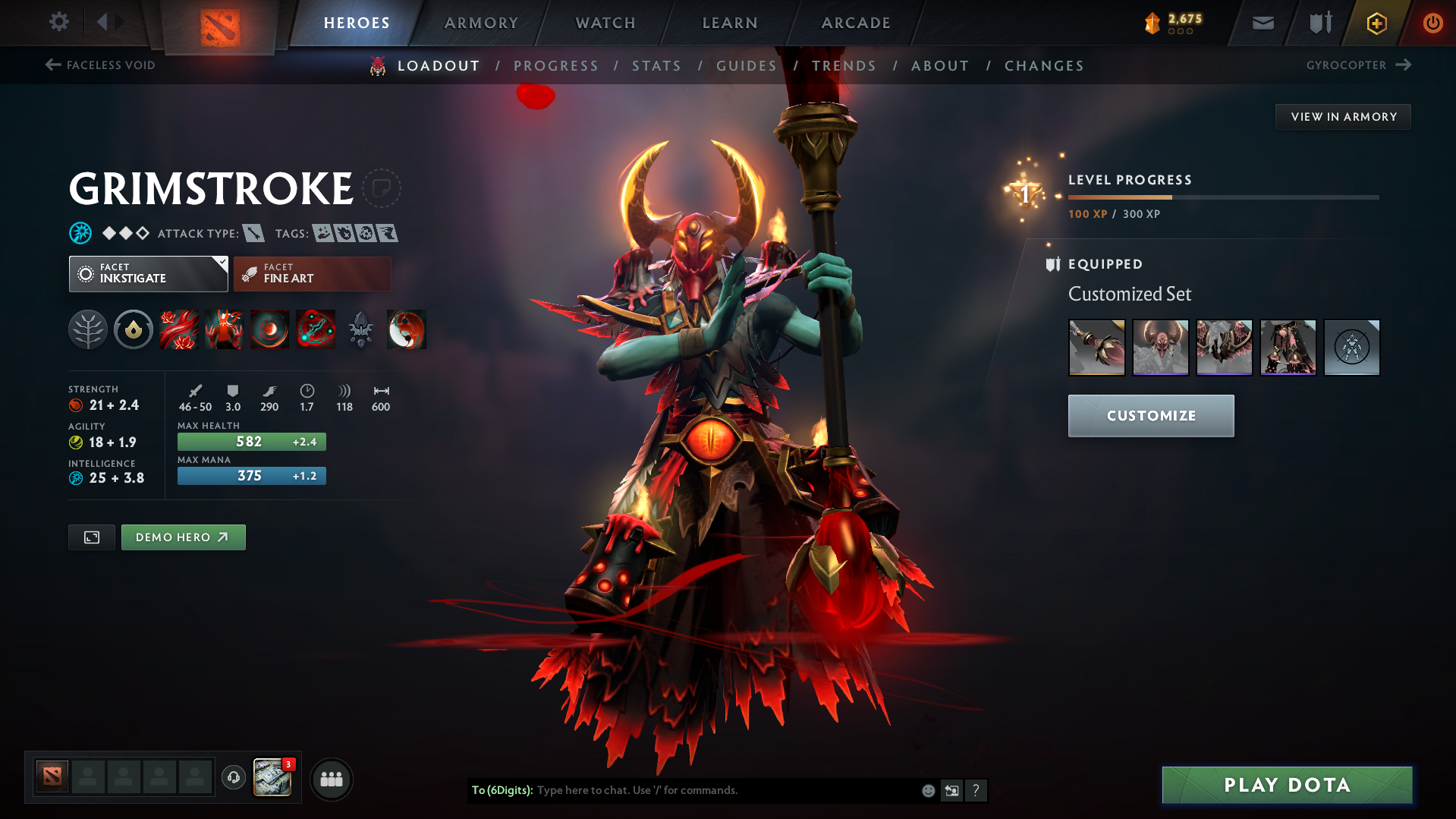View the Dark Portrait ultimate ability icon
Screen dimensions: 1456x819
(x=407, y=329)
